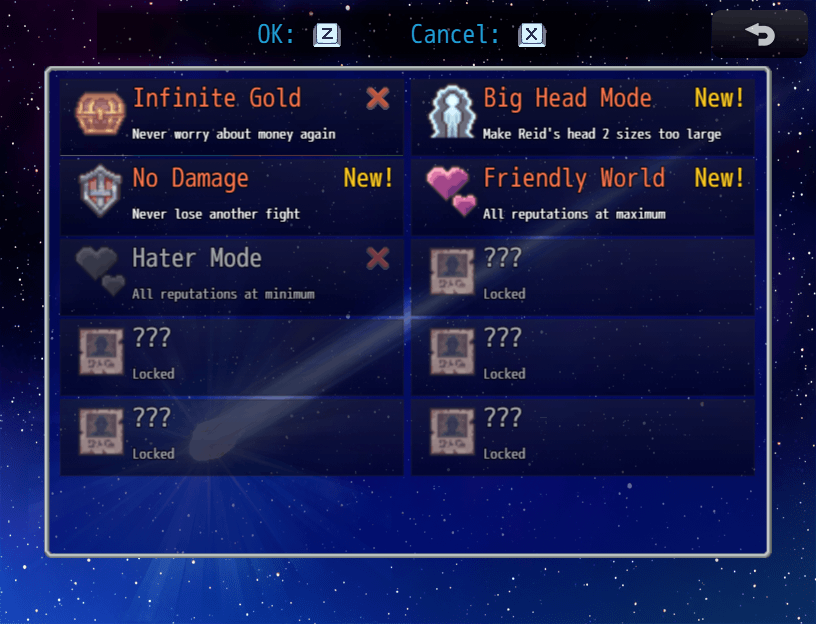Click the pink hearts Friendly World icon
This screenshot has height=624, width=816.
451,191
